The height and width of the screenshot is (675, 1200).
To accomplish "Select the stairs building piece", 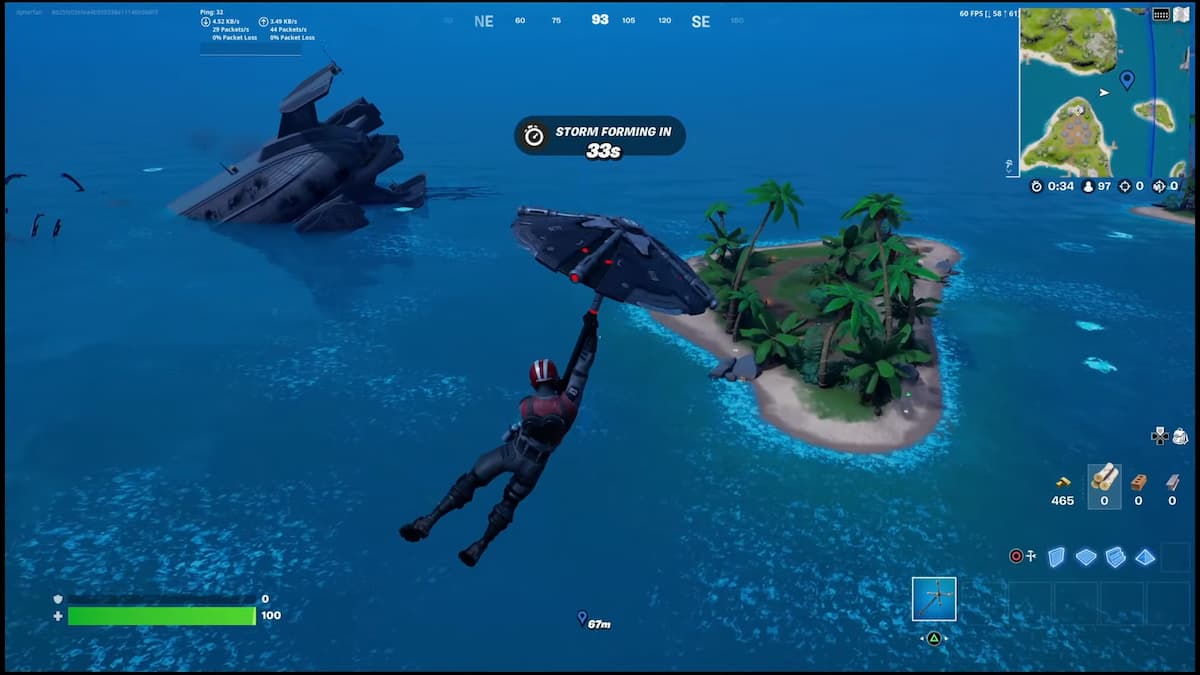I will 1116,557.
